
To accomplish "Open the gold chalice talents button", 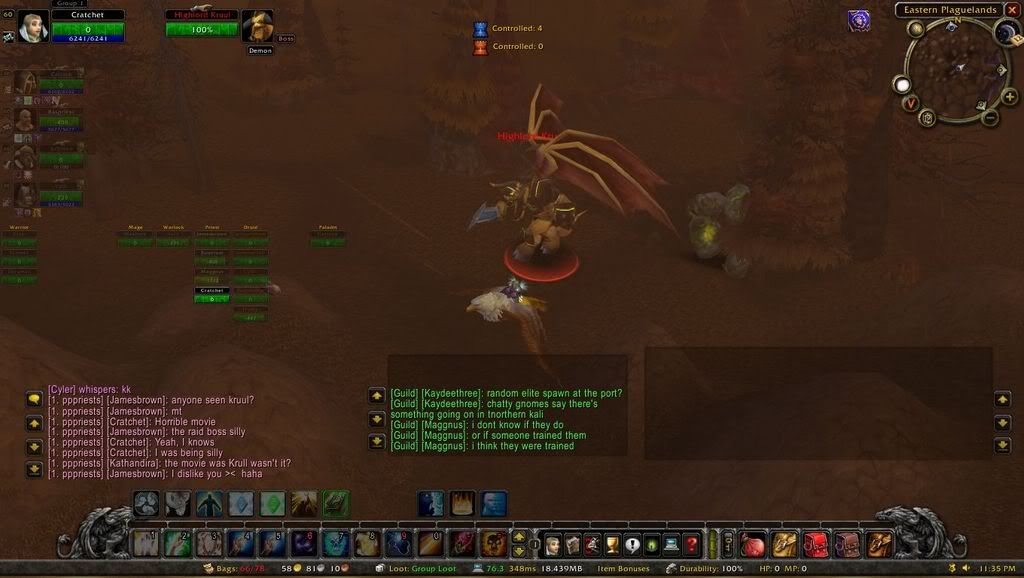I will 612,544.
